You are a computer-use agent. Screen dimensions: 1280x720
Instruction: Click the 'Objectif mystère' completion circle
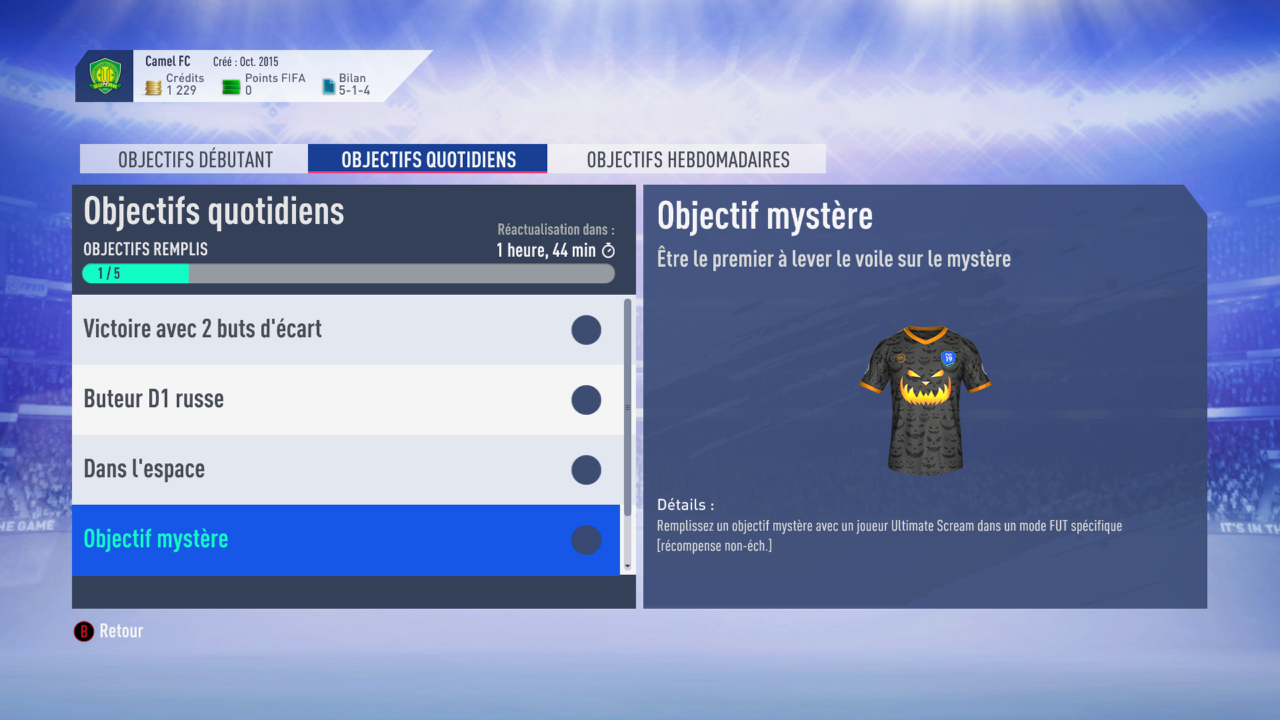pos(586,540)
